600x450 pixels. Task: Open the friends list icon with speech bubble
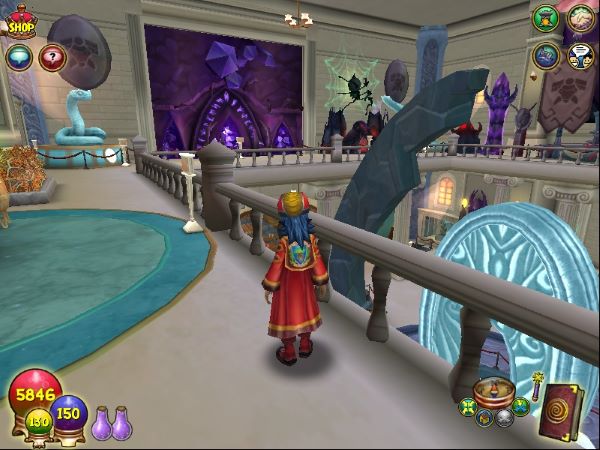(580, 56)
